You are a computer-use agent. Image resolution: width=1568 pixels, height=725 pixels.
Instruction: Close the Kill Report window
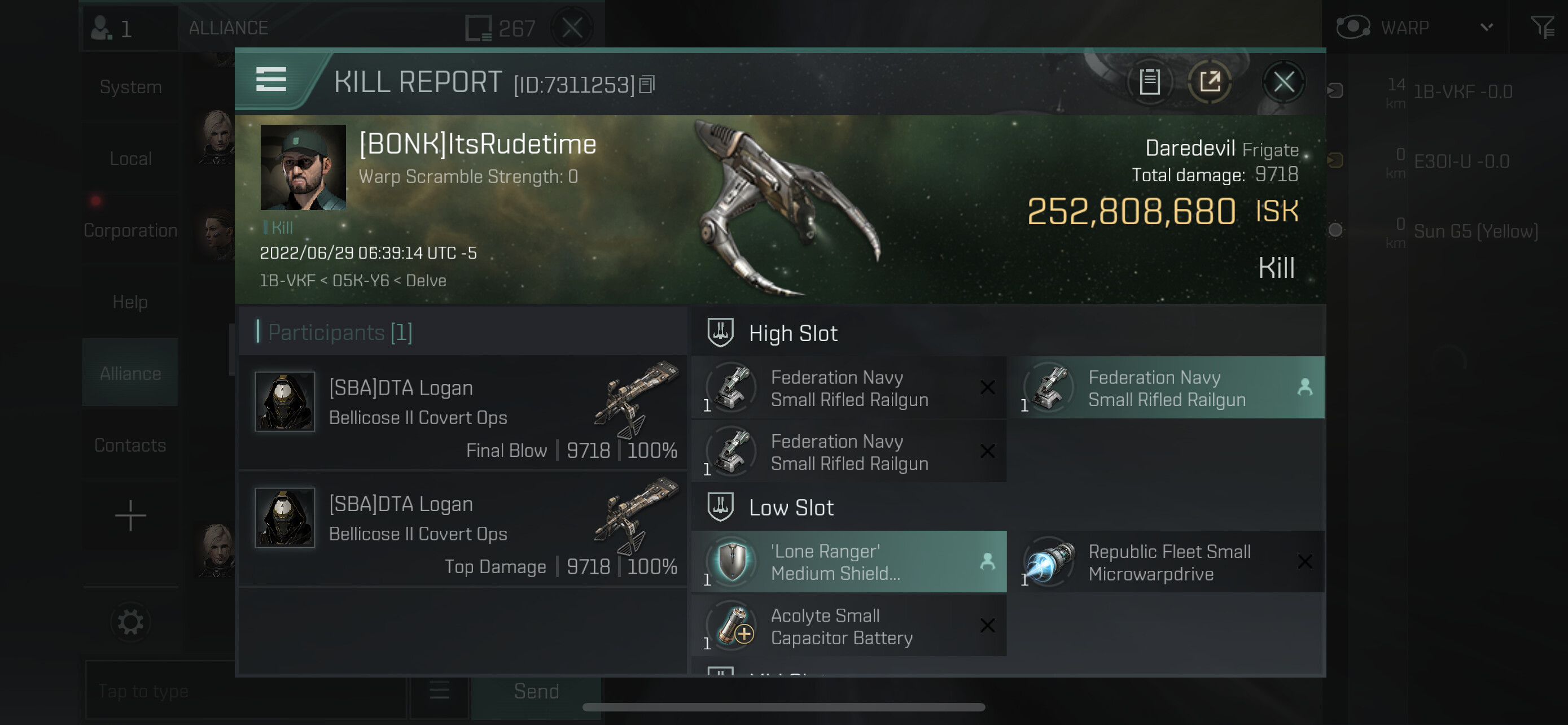(1283, 82)
